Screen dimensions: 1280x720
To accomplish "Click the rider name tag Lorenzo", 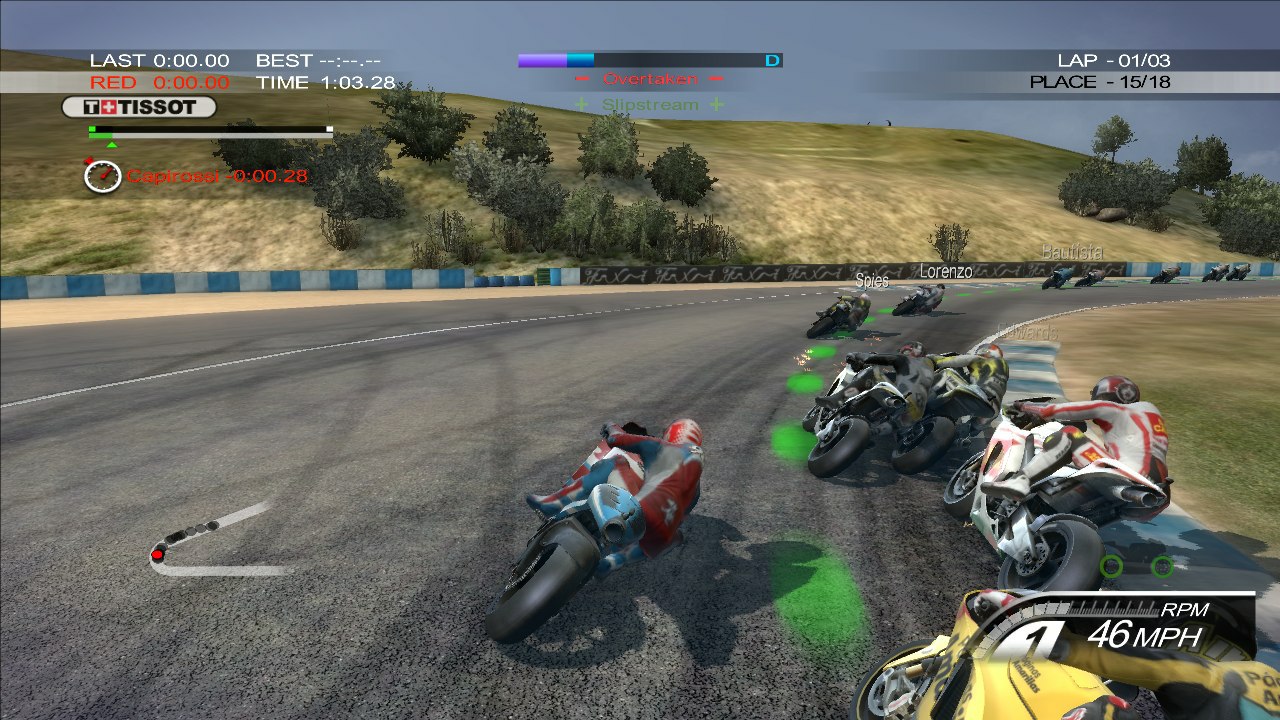I will pyautogui.click(x=944, y=271).
